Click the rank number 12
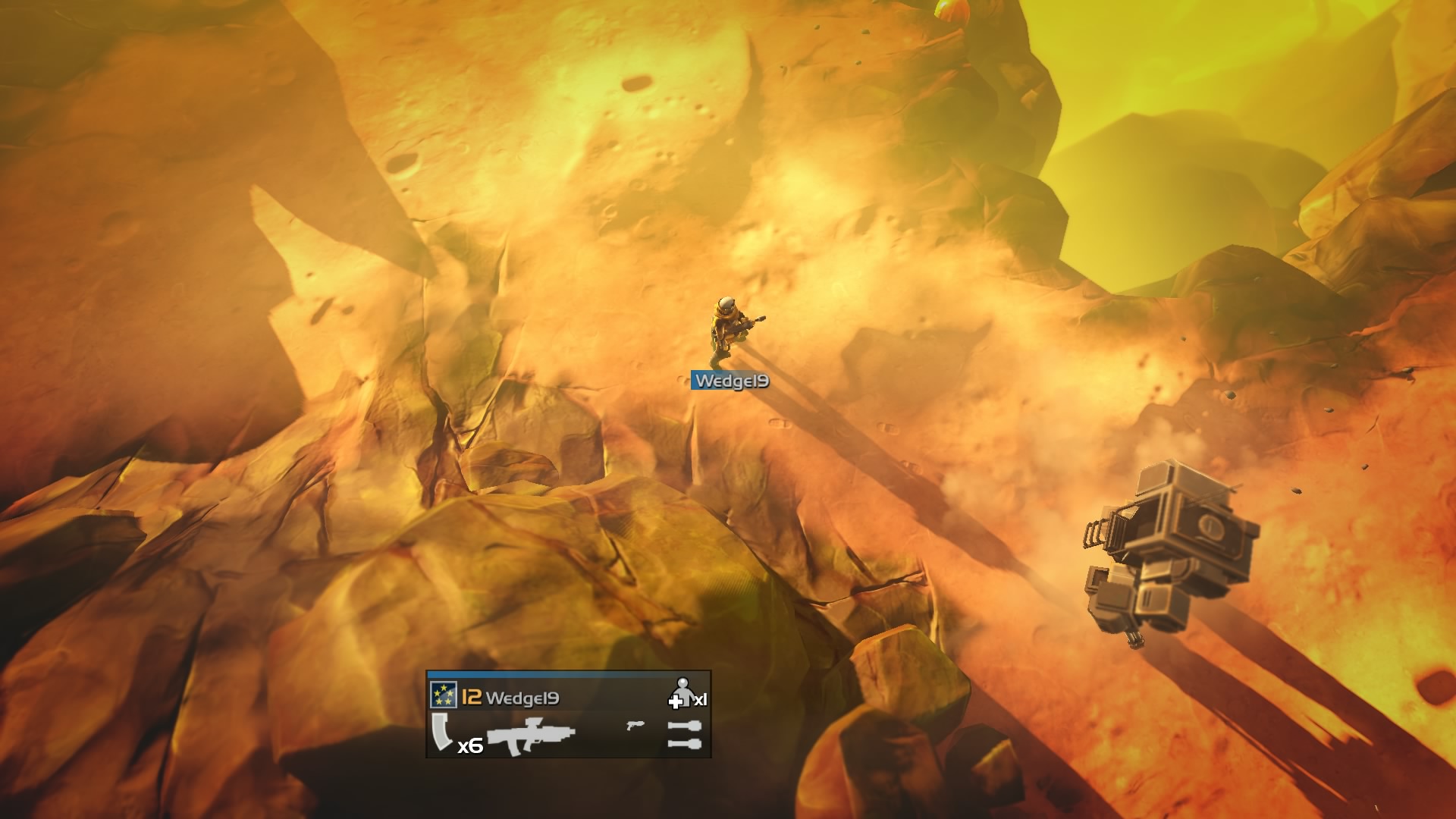This screenshot has height=819, width=1456. coord(471,695)
